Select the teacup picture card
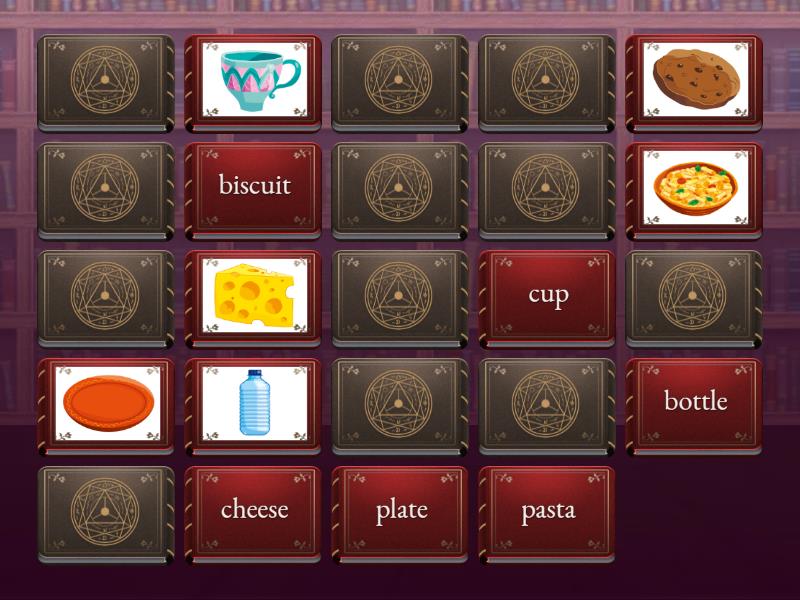This screenshot has height=600, width=800. [253, 80]
